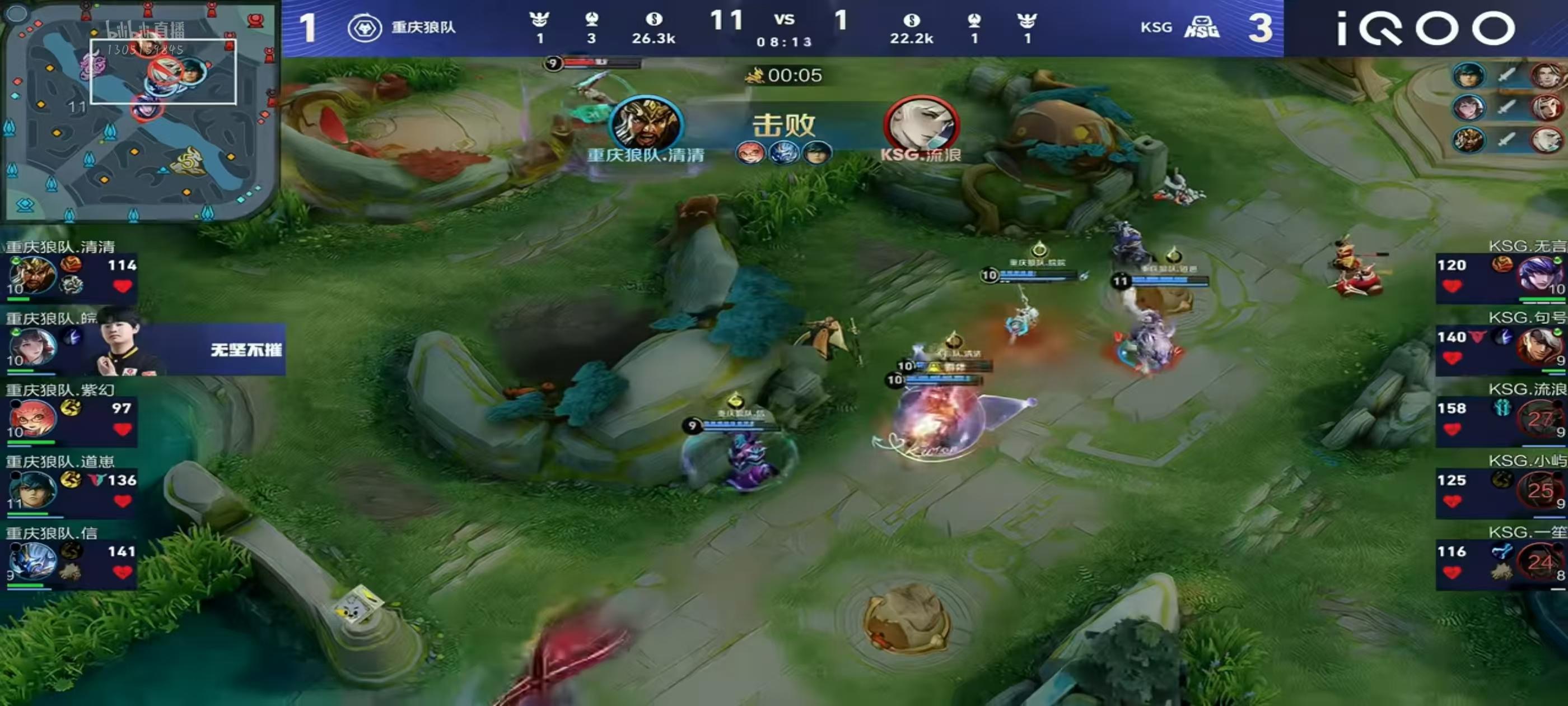Open the iQOO sponsor logo
The height and width of the screenshot is (706, 1568).
pyautogui.click(x=1424, y=29)
